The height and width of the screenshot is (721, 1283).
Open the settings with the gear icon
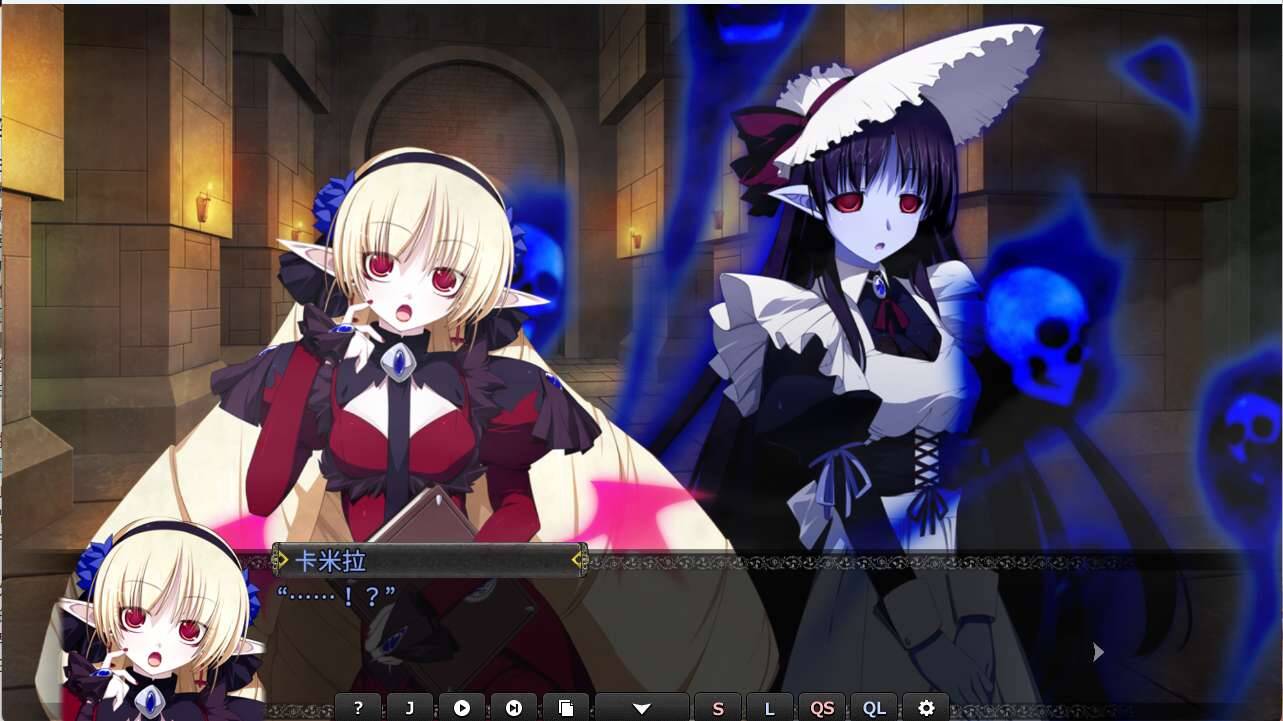click(925, 707)
